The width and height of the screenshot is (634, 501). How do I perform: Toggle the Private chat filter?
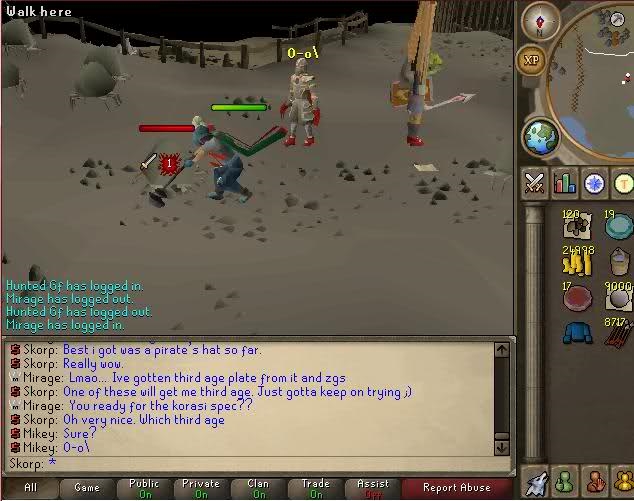201,488
